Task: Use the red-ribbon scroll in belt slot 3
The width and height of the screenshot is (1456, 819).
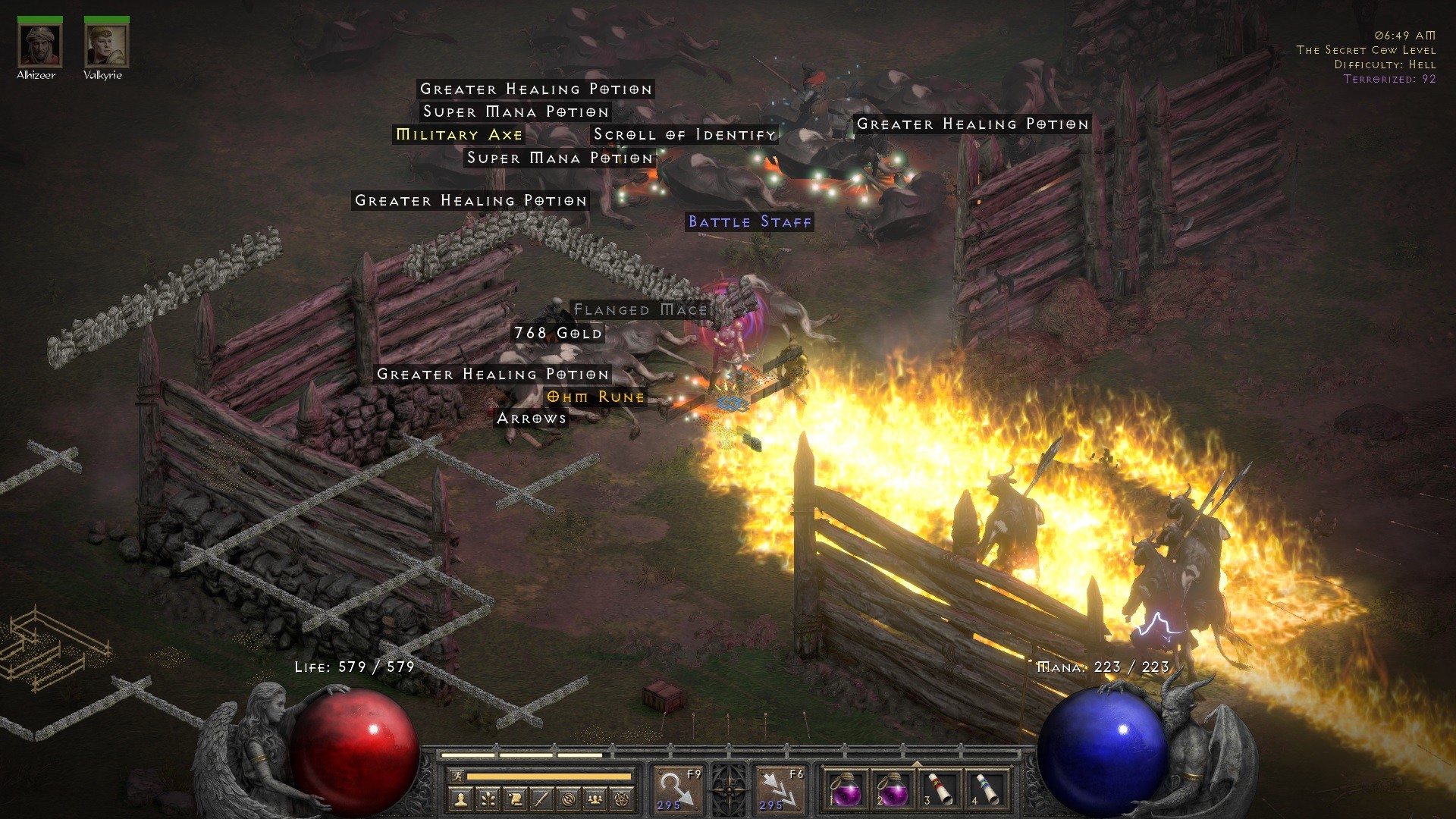Action: point(940,790)
